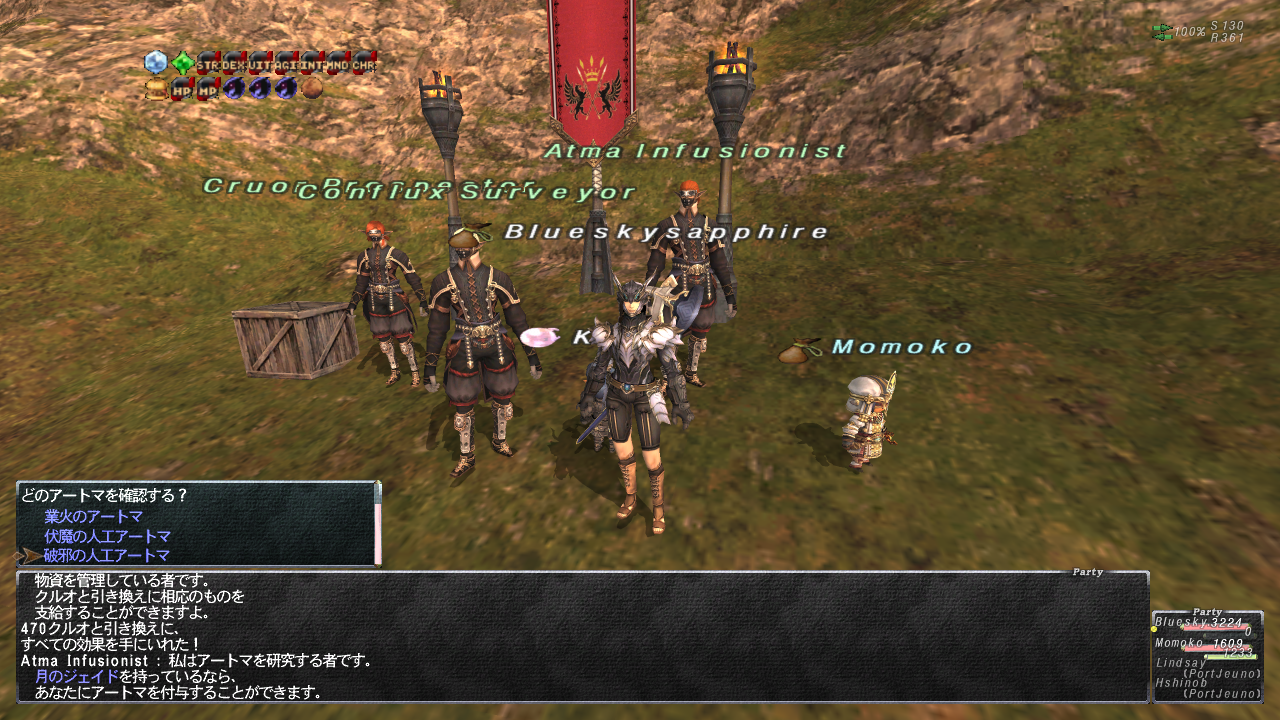Select 破邪の人工アートマ entry
The image size is (1280, 720).
(x=106, y=555)
